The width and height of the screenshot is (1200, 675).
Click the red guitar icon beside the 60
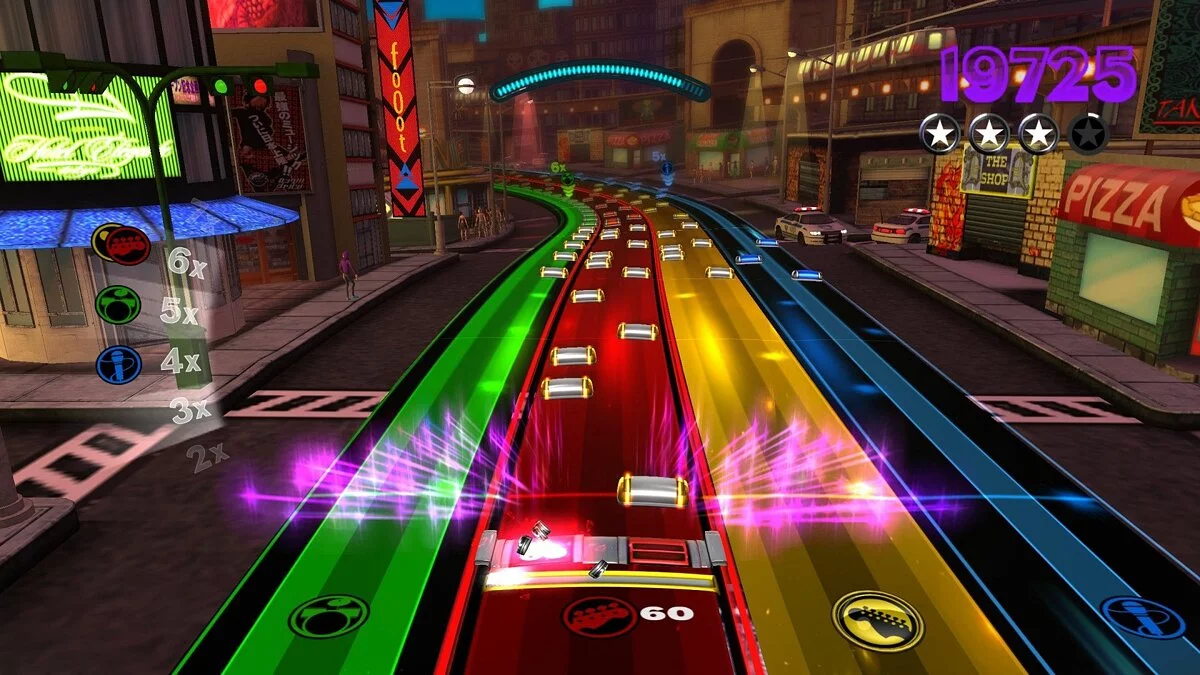click(599, 614)
